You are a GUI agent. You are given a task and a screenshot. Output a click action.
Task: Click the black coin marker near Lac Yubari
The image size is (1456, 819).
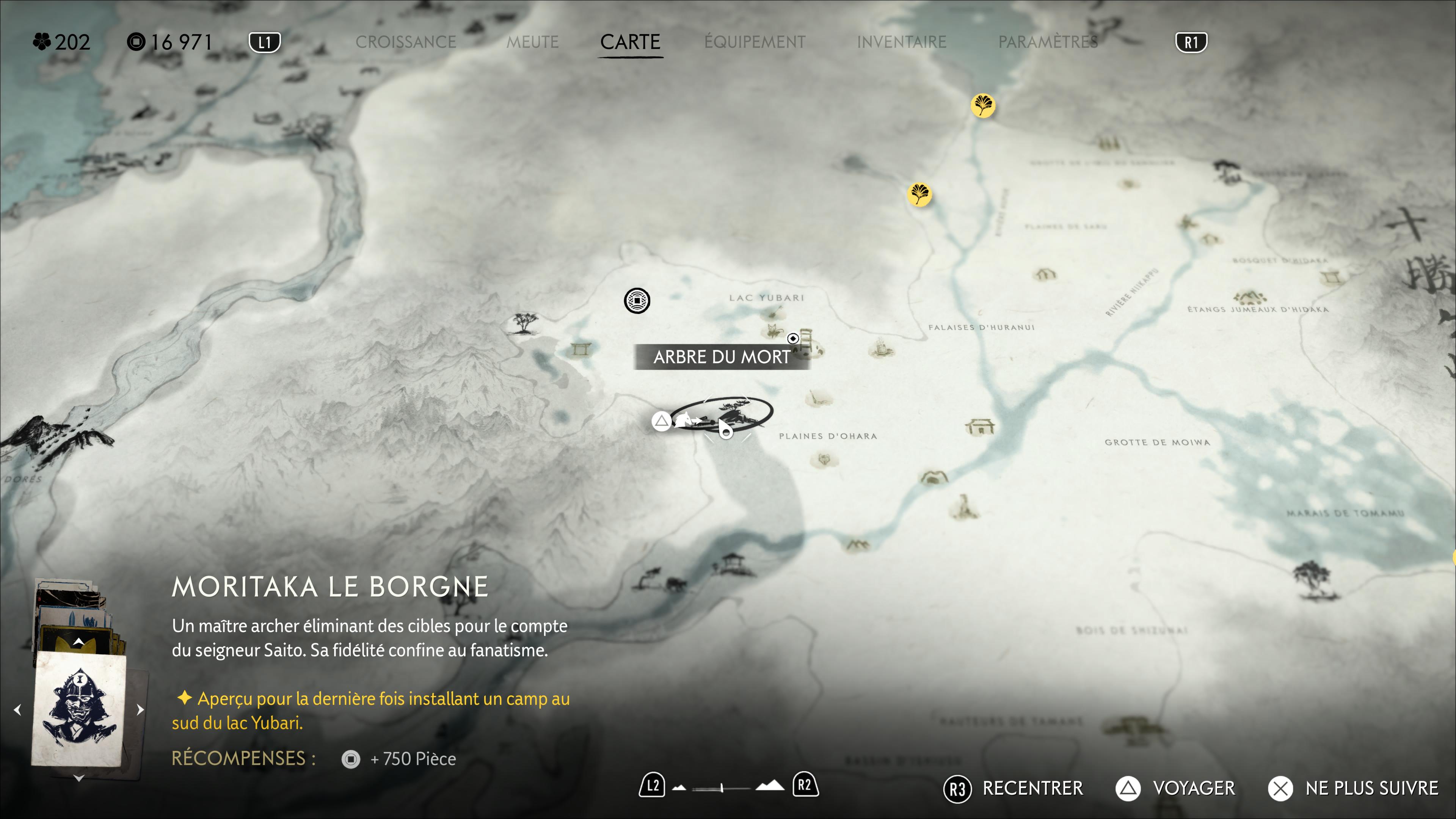pyautogui.click(x=637, y=301)
